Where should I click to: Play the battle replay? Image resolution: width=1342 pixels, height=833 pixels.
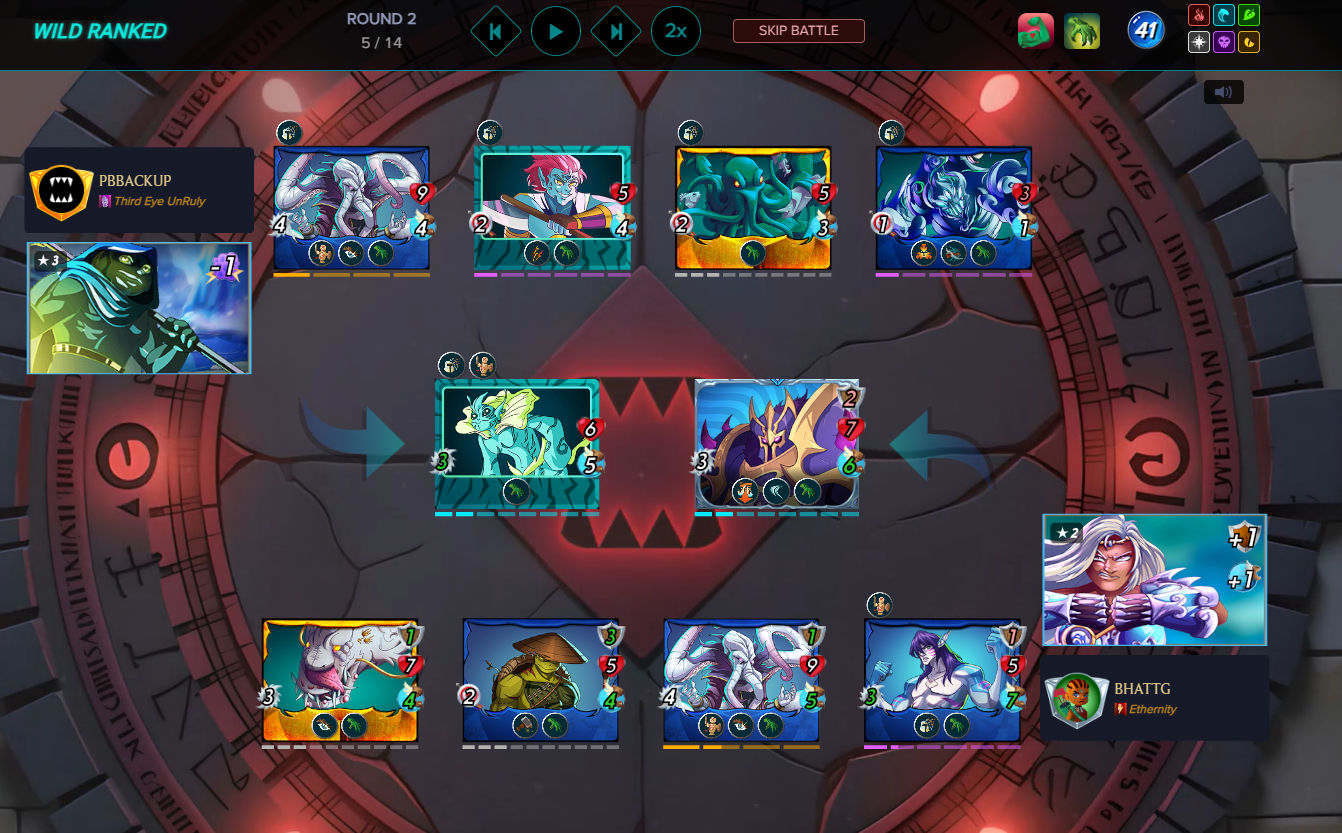point(556,32)
